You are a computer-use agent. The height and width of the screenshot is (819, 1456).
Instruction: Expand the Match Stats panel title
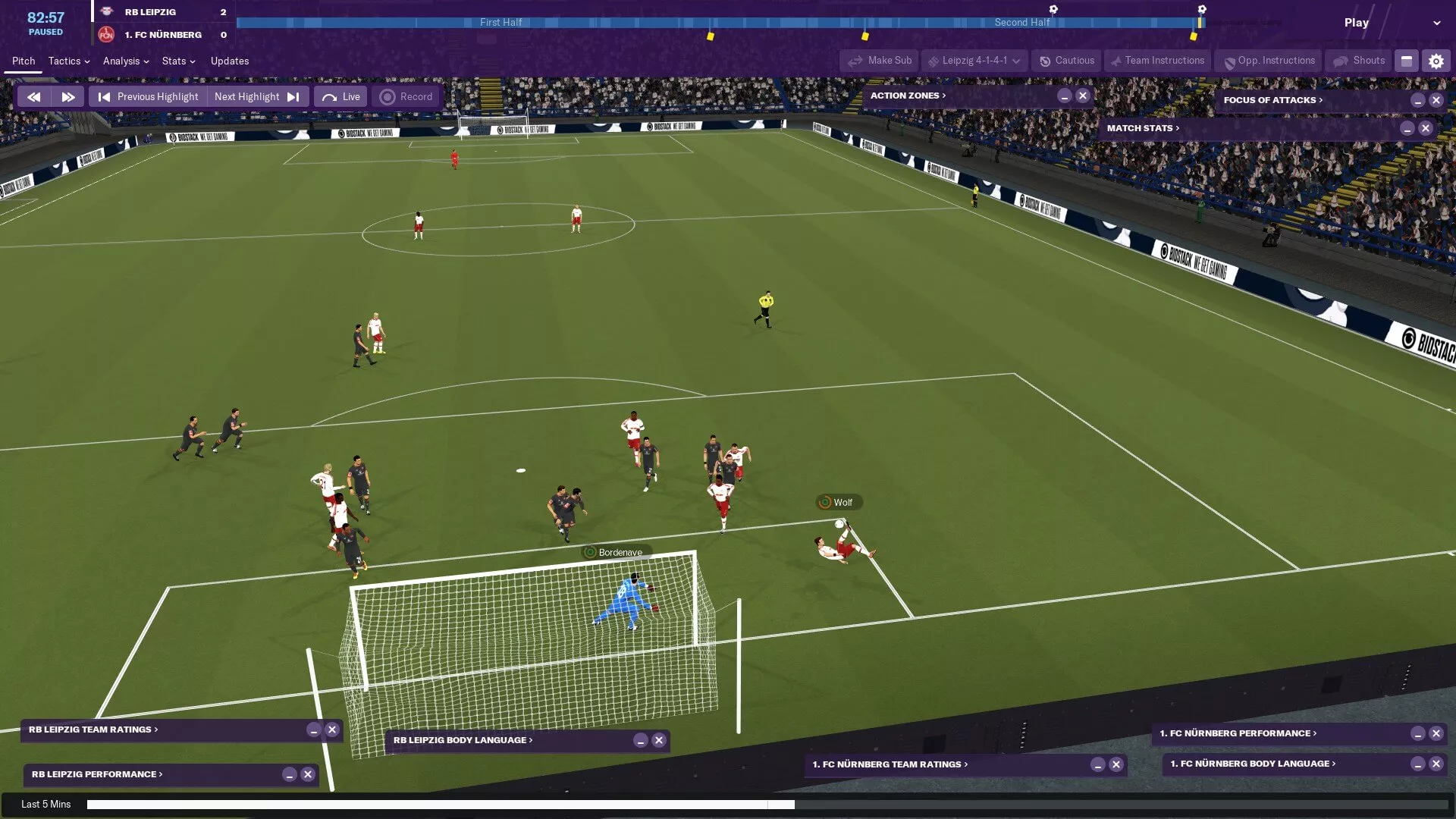pos(1143,128)
